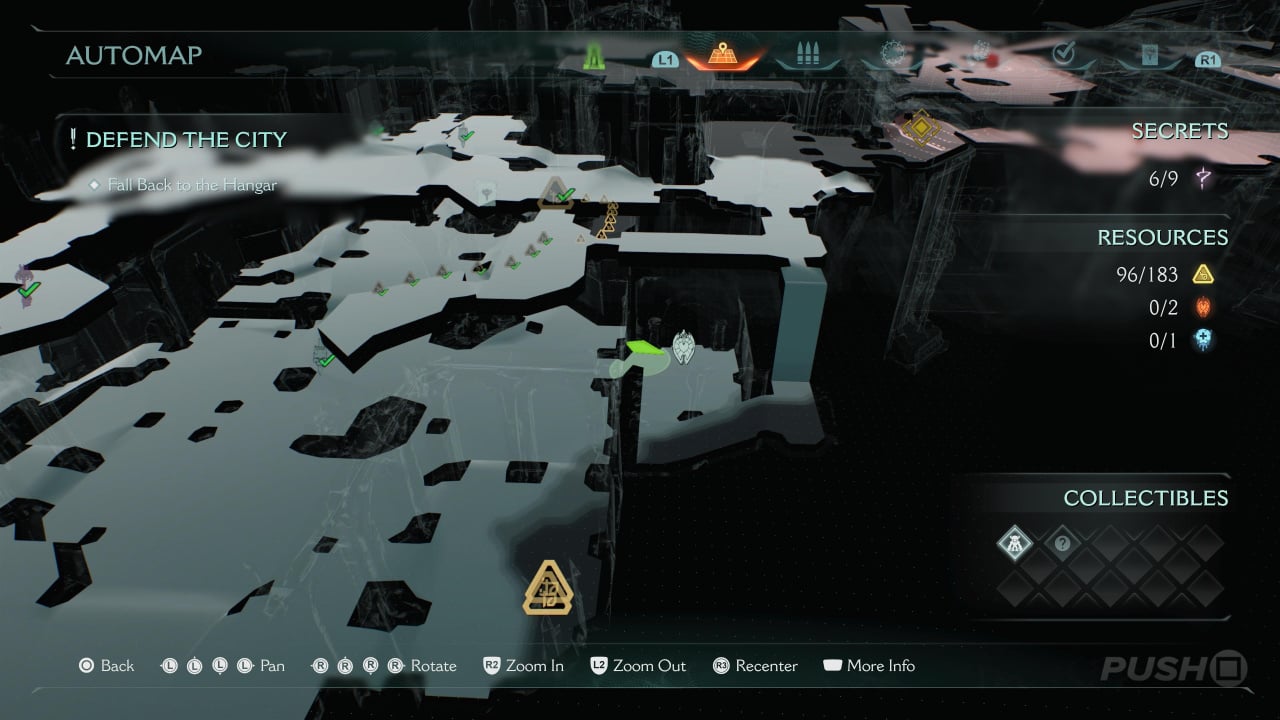Open the shield codex tab

(1149, 55)
